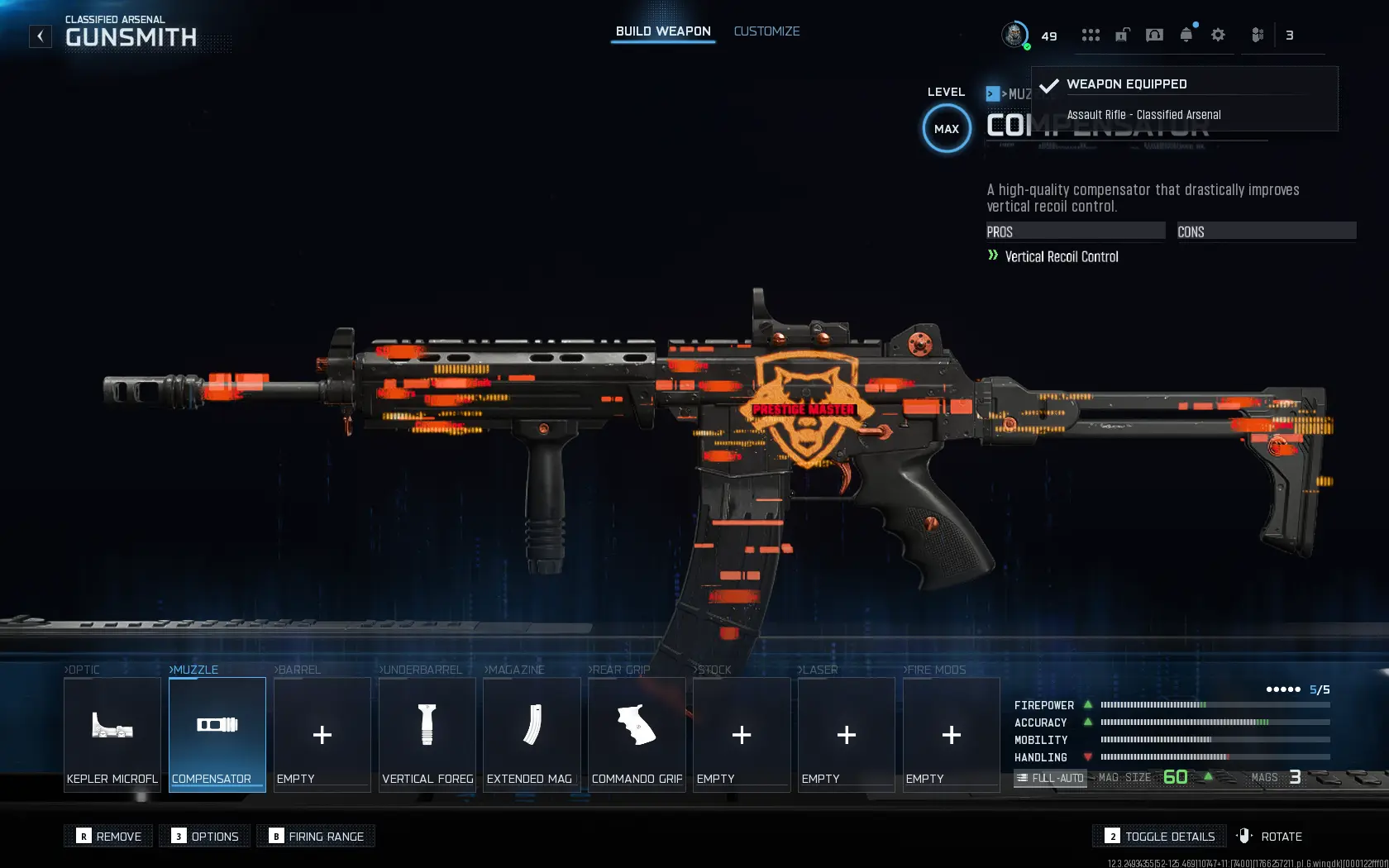Open the settings gear icon

click(x=1217, y=35)
